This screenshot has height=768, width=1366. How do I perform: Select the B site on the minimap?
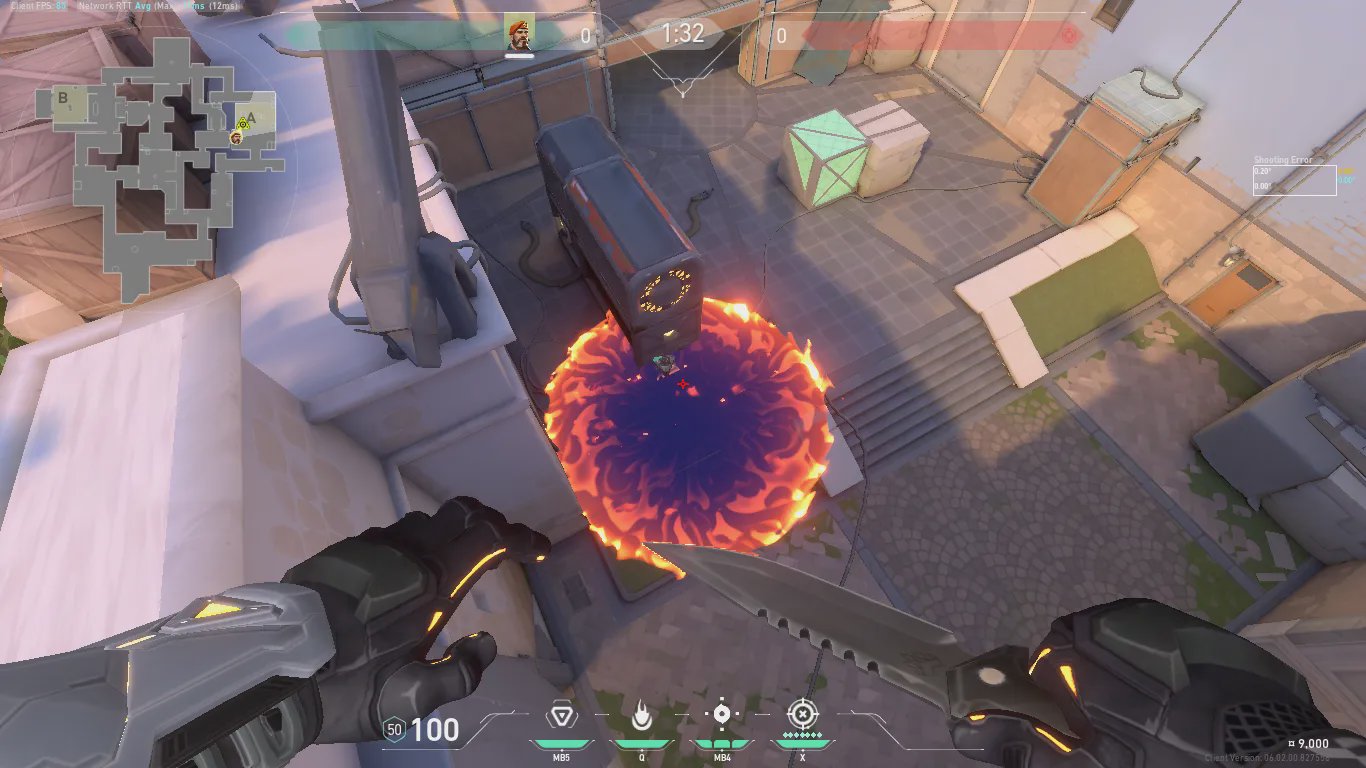pyautogui.click(x=63, y=98)
